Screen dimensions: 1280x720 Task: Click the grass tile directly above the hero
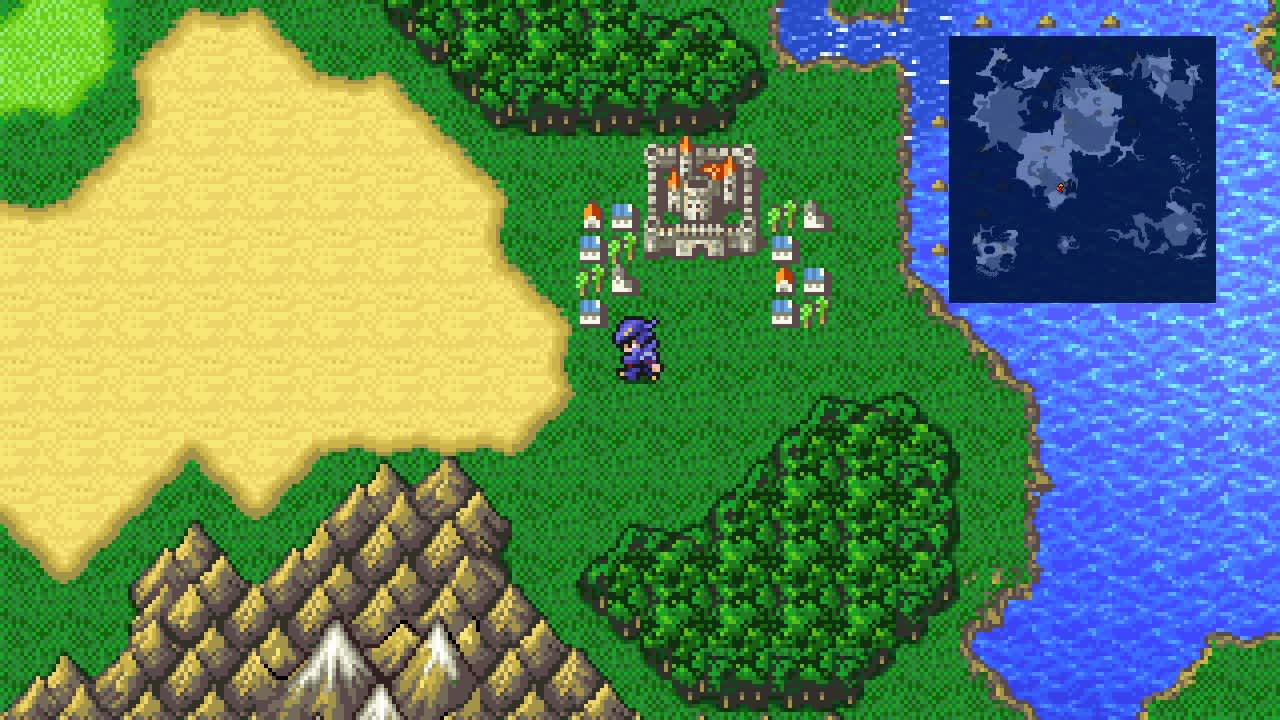point(635,300)
